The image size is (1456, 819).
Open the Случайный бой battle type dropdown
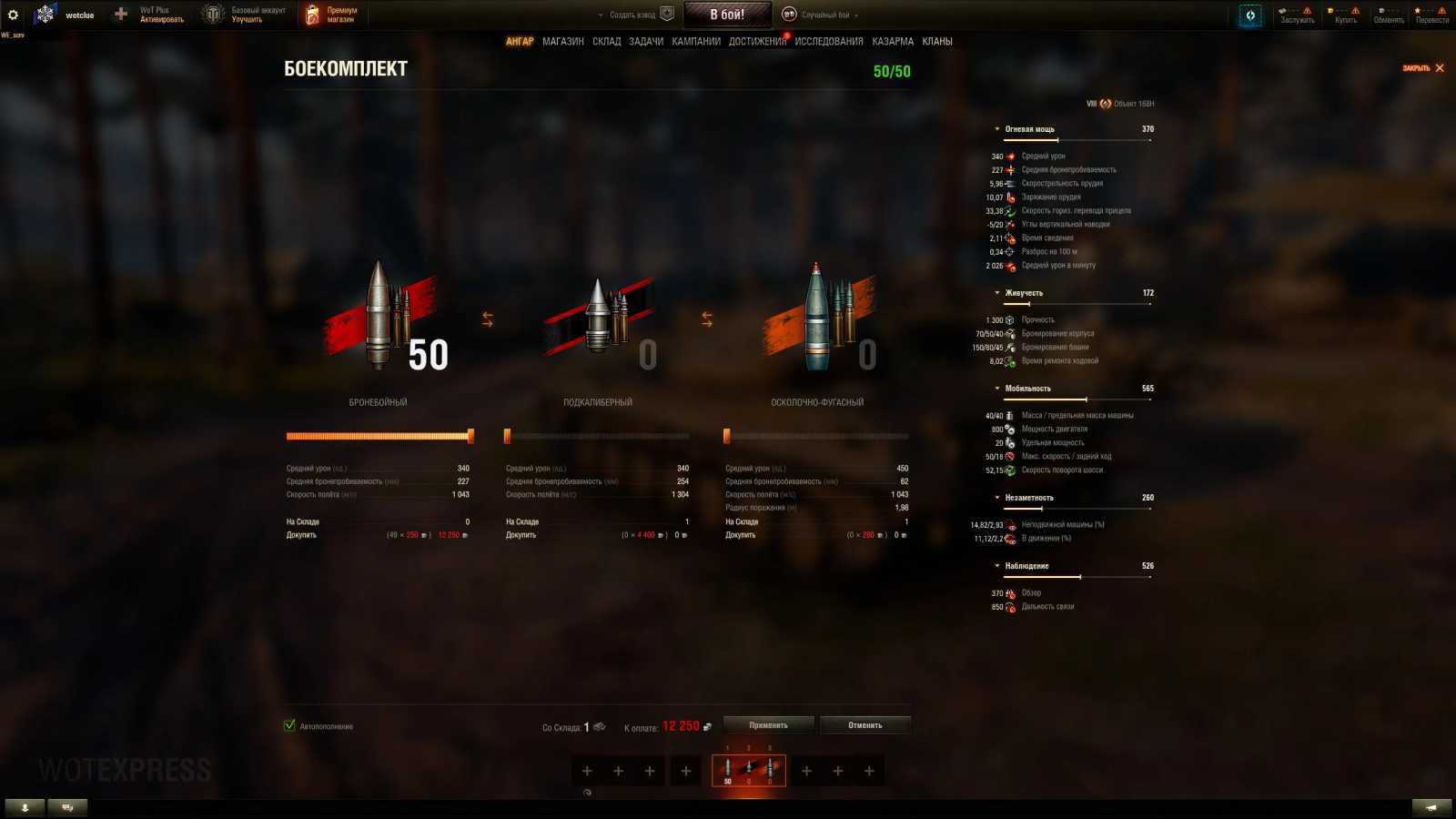pos(824,14)
